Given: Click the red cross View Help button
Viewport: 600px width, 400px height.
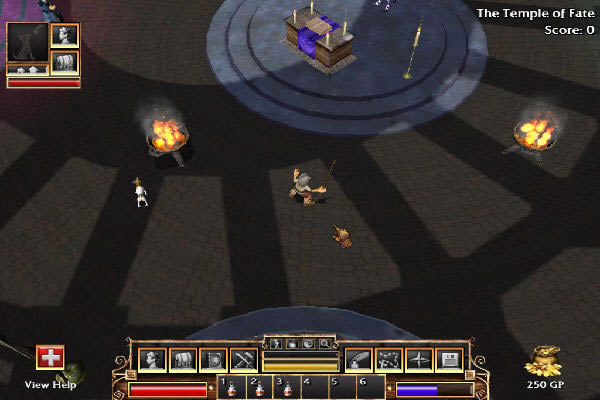Looking at the screenshot, I should coord(50,357).
